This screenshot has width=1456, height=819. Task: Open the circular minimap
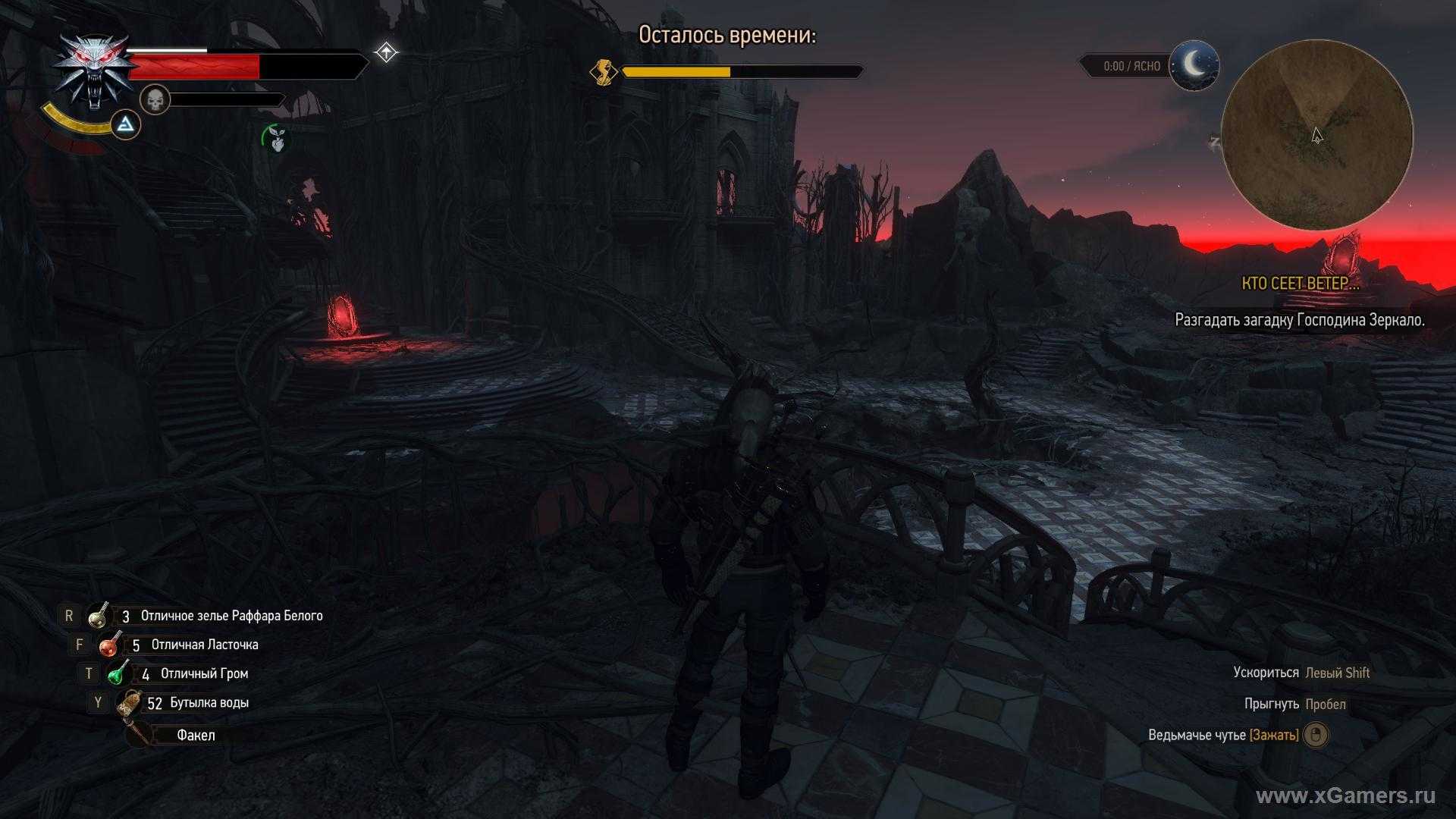point(1316,135)
